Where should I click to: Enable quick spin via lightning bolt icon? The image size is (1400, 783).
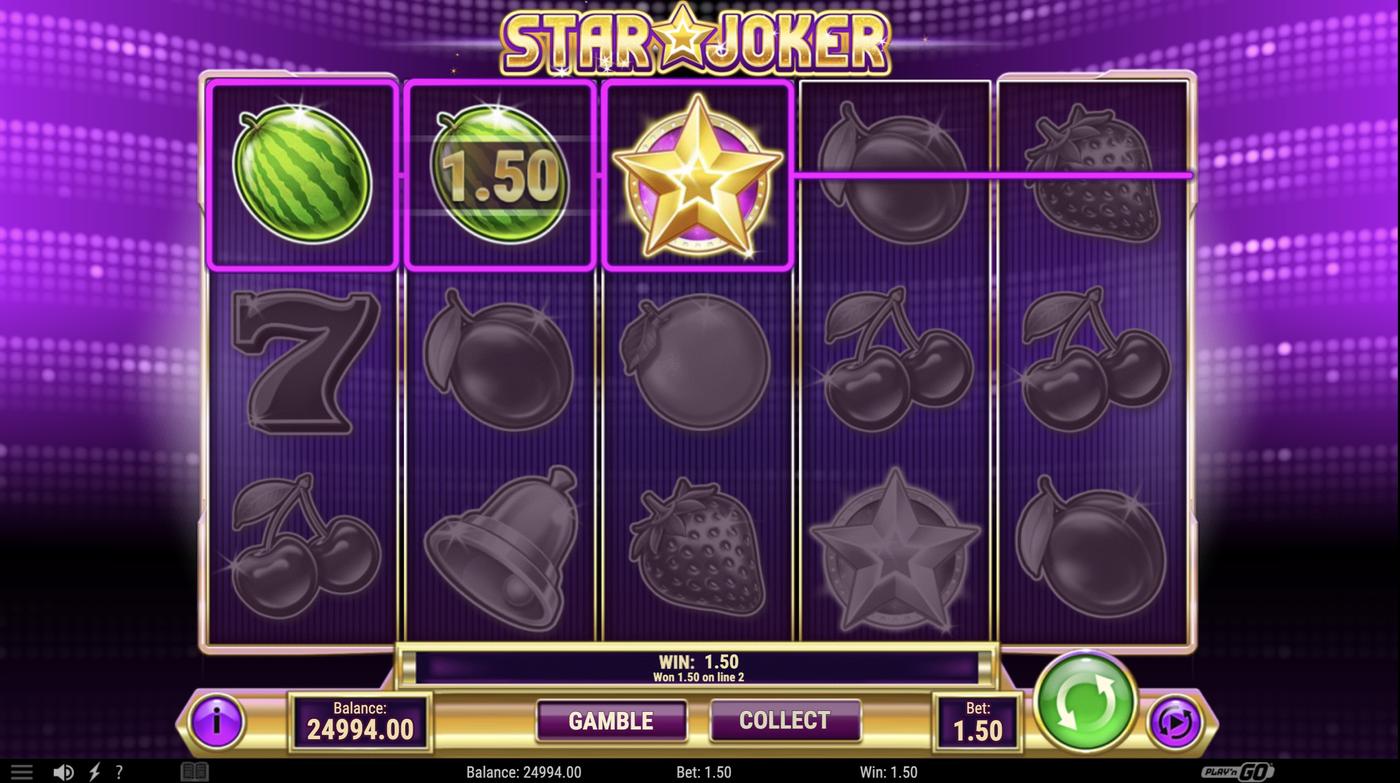[92, 770]
